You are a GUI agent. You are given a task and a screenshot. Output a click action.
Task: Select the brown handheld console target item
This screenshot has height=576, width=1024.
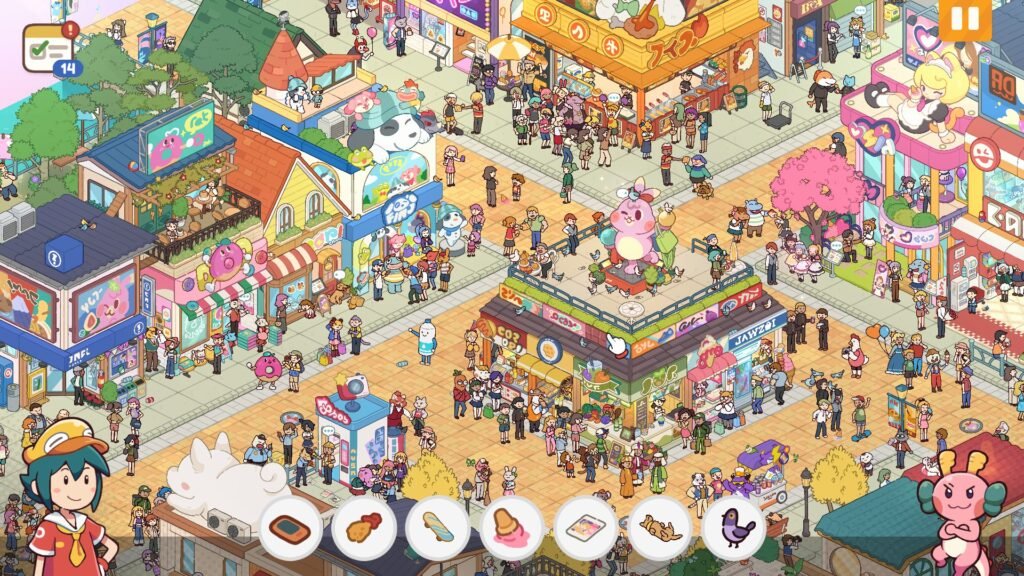coord(290,528)
